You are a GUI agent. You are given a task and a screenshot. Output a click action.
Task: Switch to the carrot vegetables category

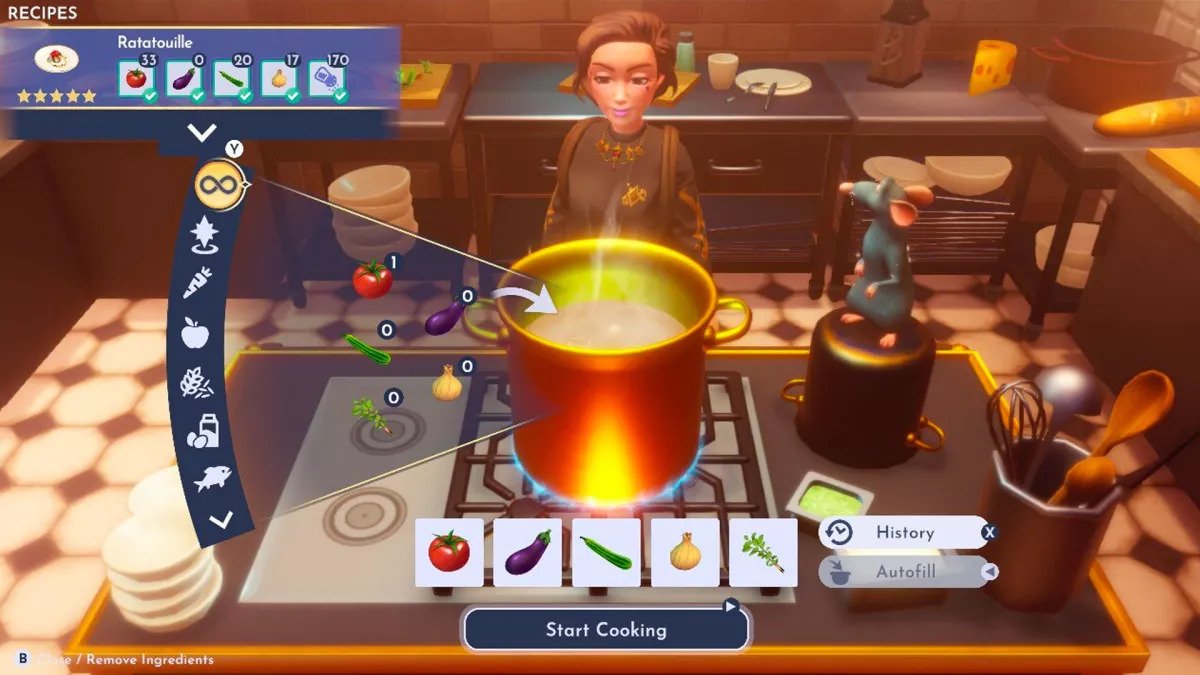coord(198,285)
